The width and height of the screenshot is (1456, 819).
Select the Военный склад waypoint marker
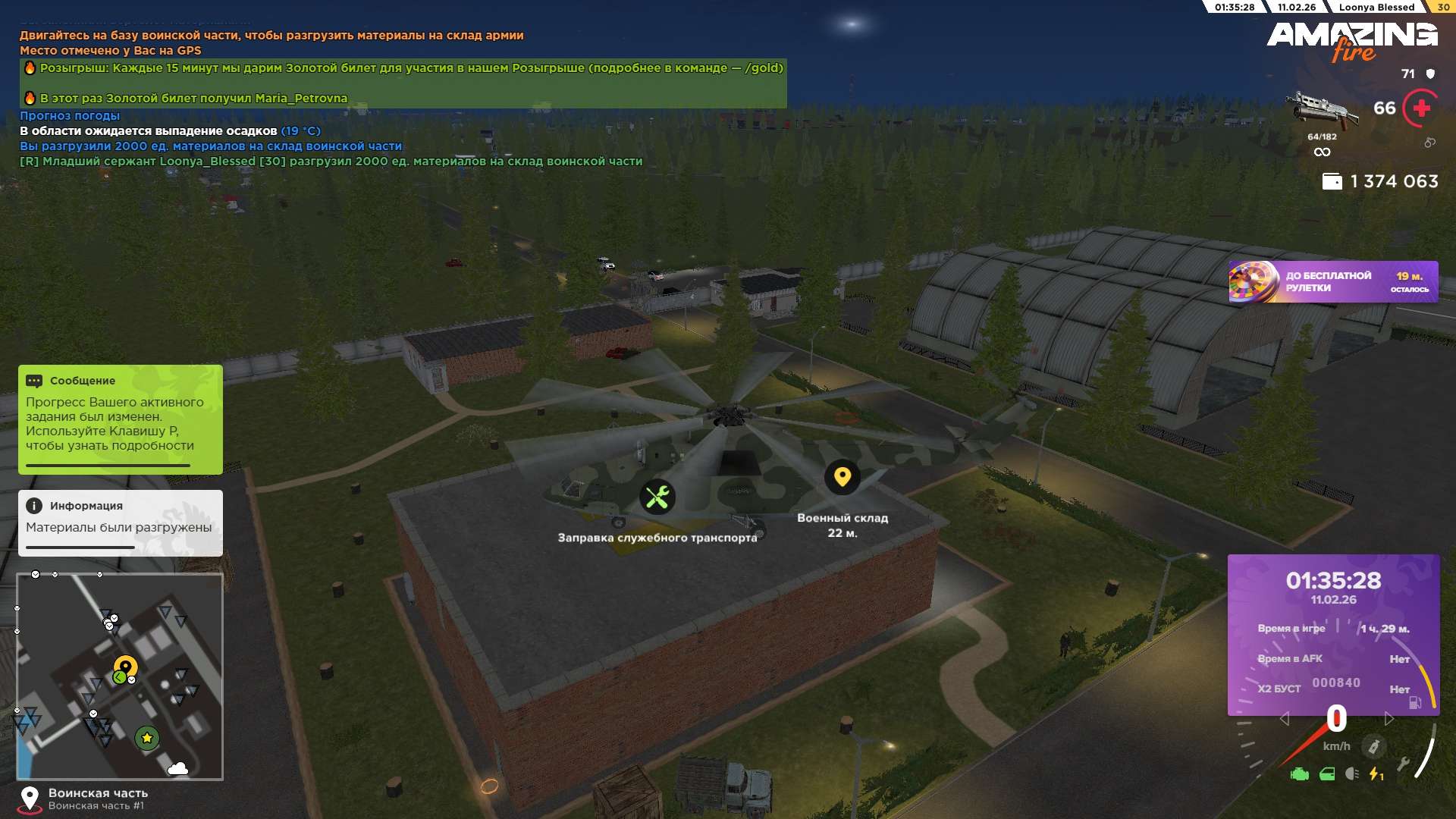coord(842,477)
